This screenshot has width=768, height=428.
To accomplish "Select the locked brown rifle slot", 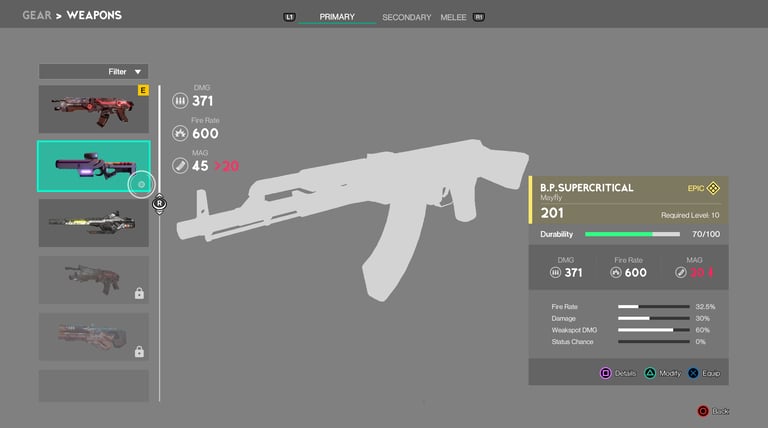I will 94,280.
